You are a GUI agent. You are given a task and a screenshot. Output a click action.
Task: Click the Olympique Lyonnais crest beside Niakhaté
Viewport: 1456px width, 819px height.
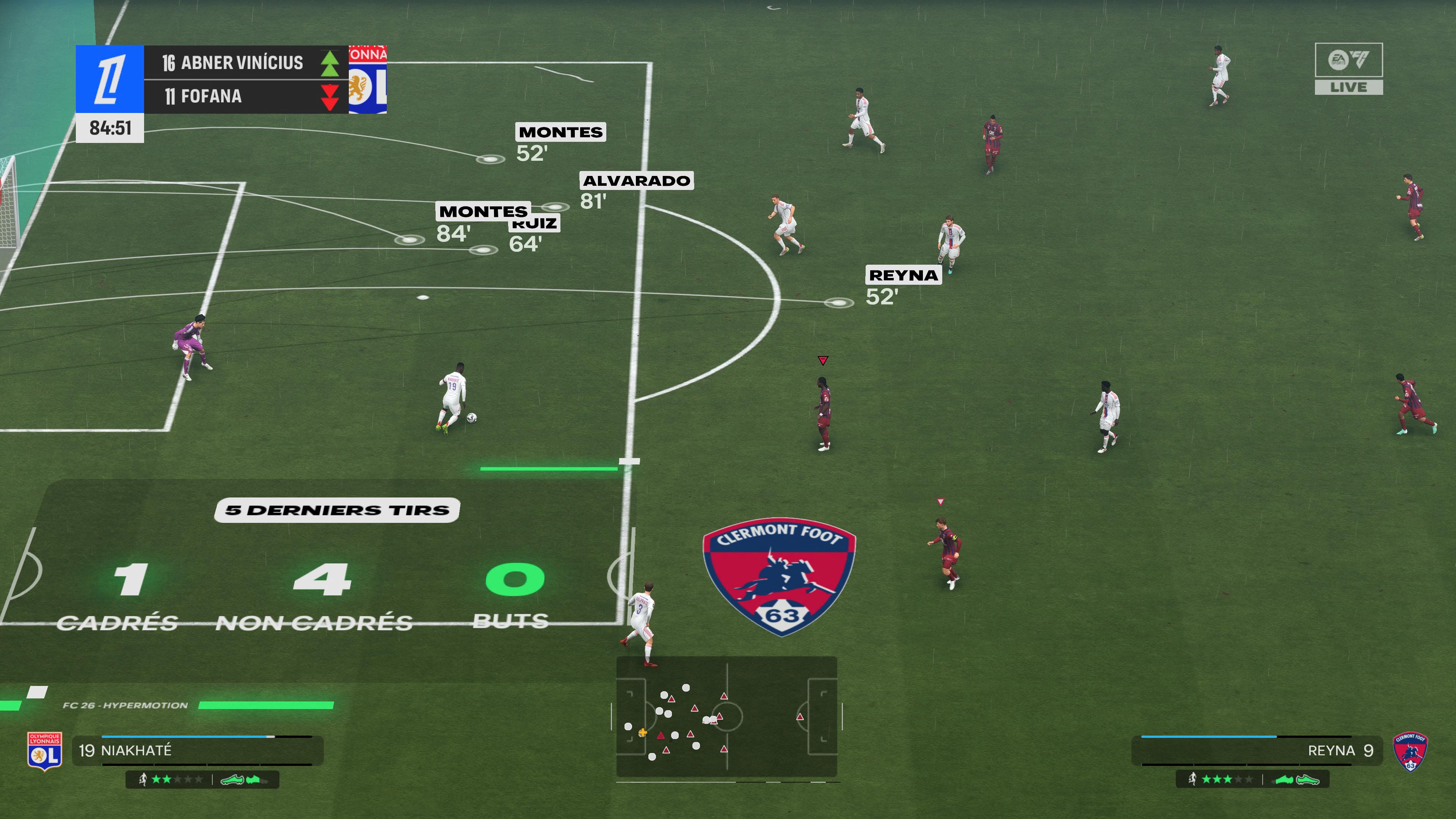44,752
